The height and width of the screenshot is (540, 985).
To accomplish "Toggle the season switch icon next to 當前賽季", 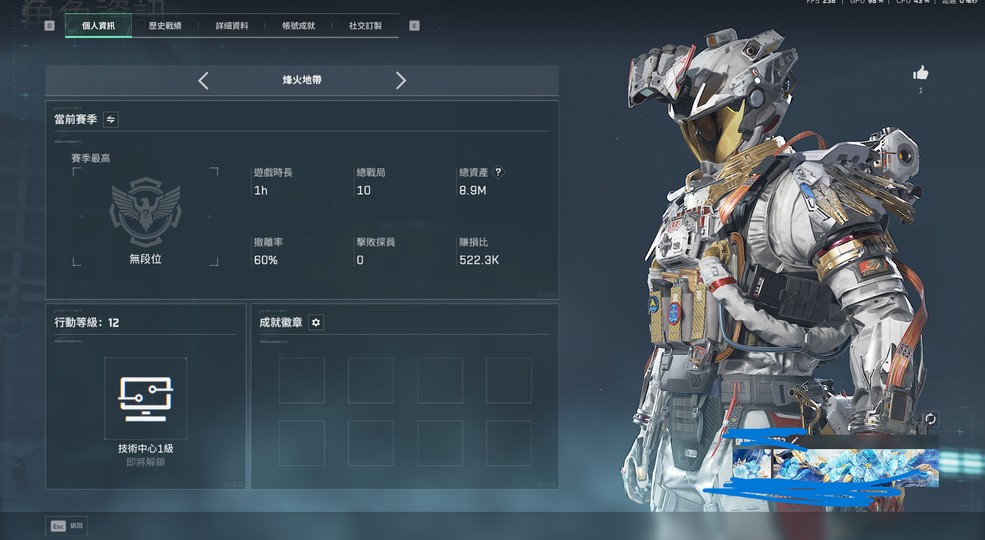I will point(111,119).
